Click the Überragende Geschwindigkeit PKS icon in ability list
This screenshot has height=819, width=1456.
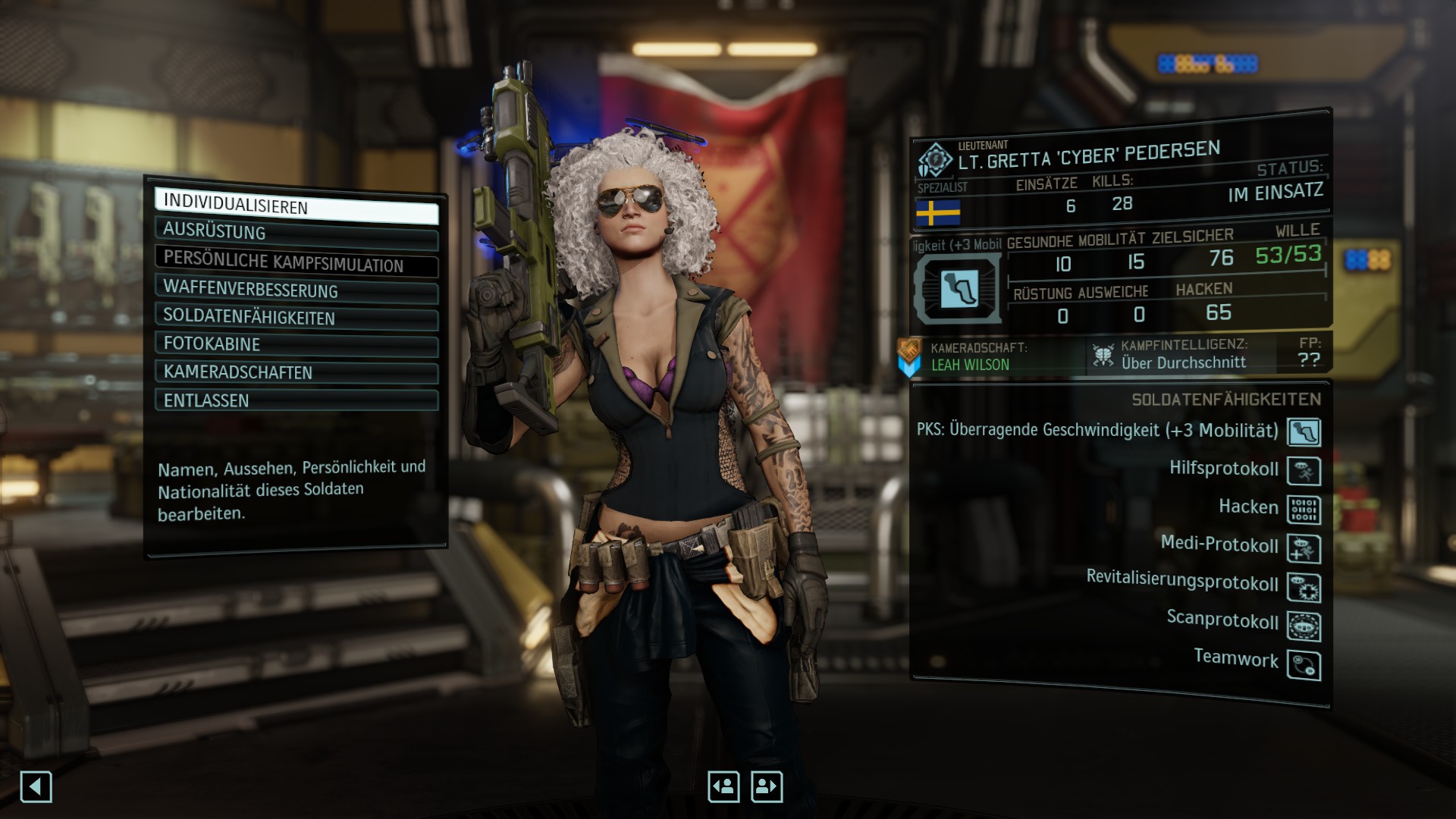(1304, 432)
